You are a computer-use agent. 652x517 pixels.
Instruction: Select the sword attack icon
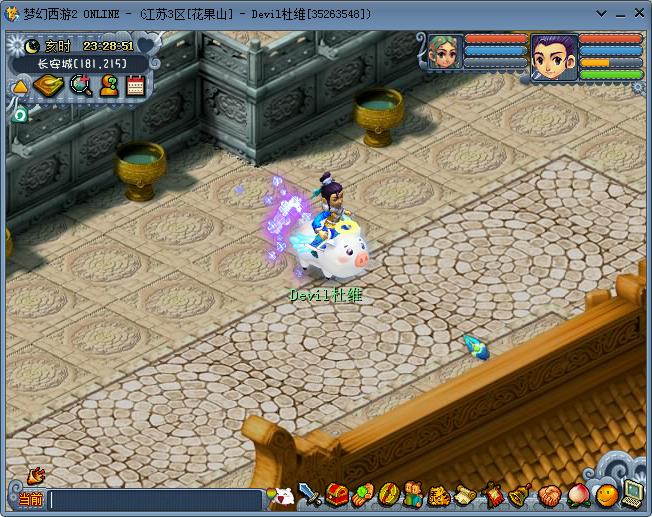[310, 494]
